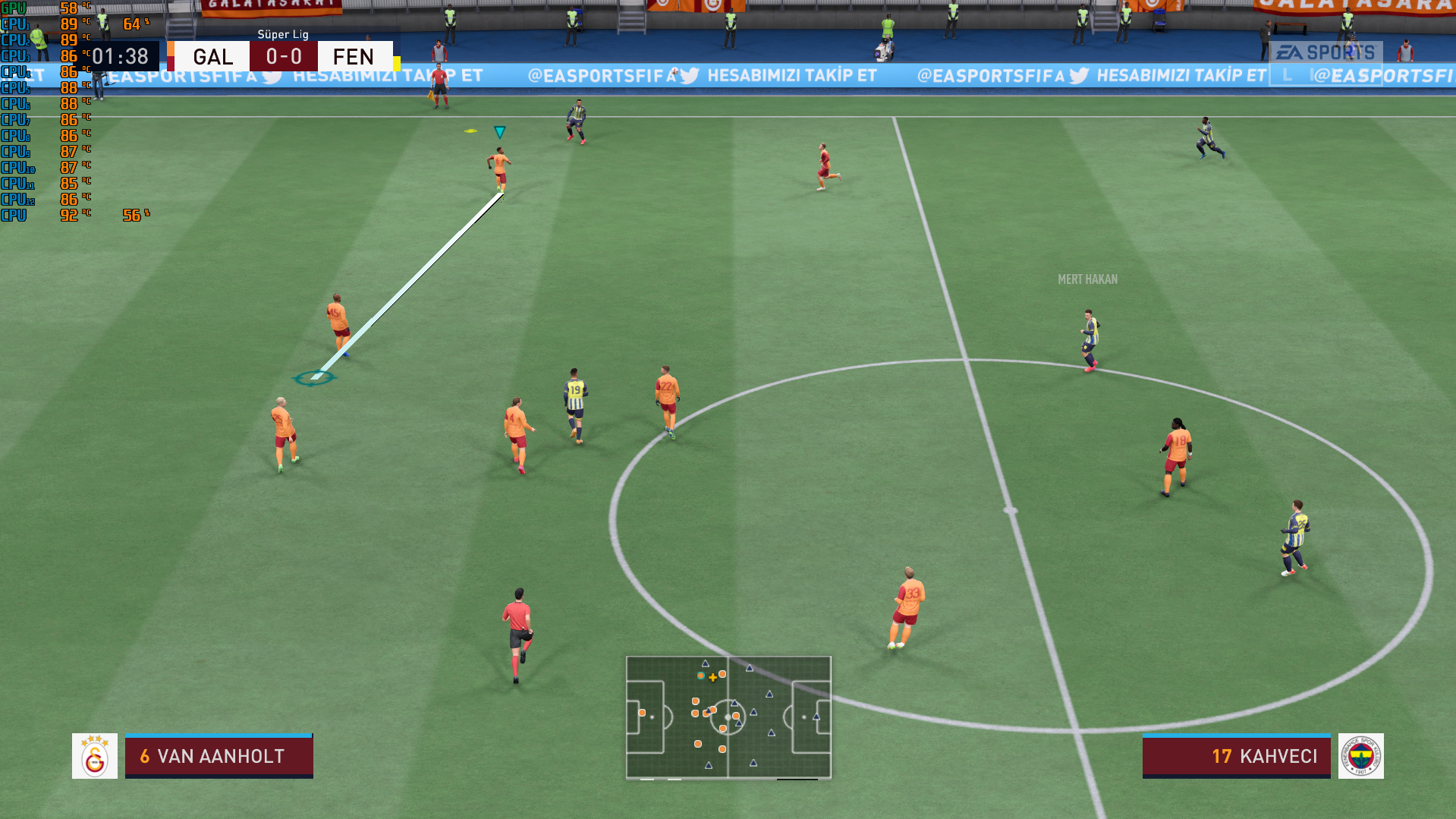Click the pitch radar minimap
The image size is (1456, 819).
point(728,717)
